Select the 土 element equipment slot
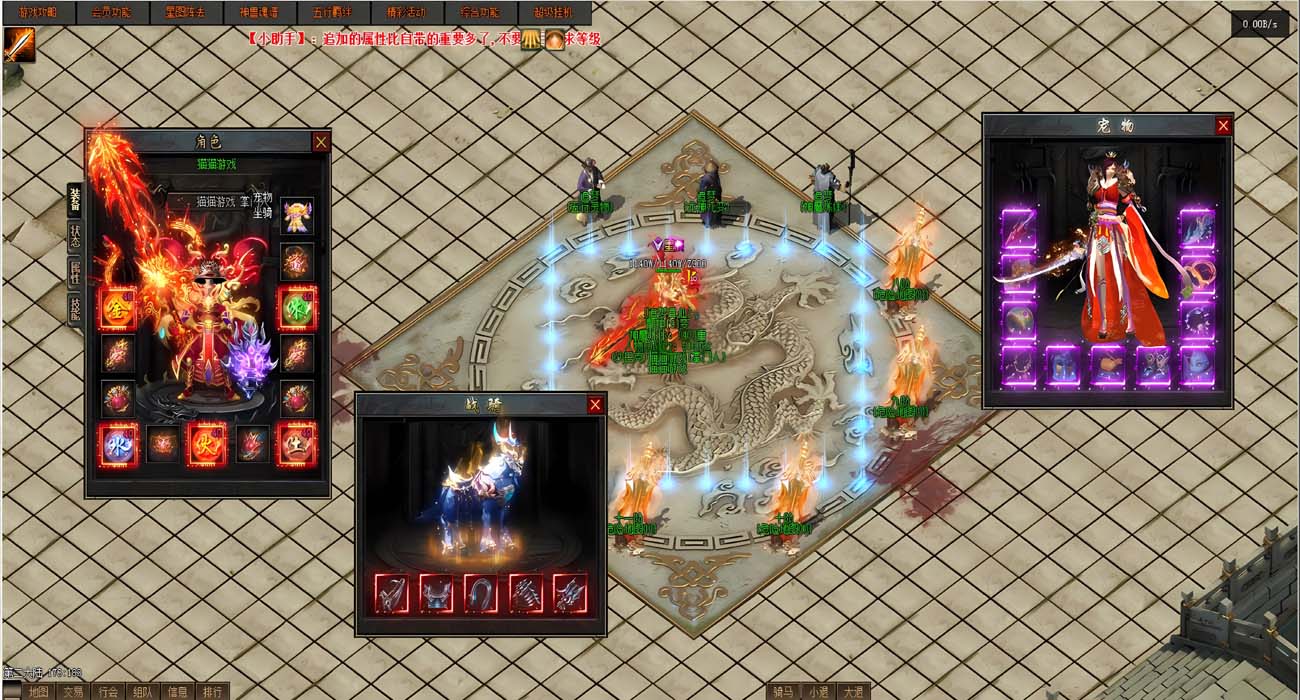This screenshot has height=700, width=1300. pyautogui.click(x=297, y=444)
